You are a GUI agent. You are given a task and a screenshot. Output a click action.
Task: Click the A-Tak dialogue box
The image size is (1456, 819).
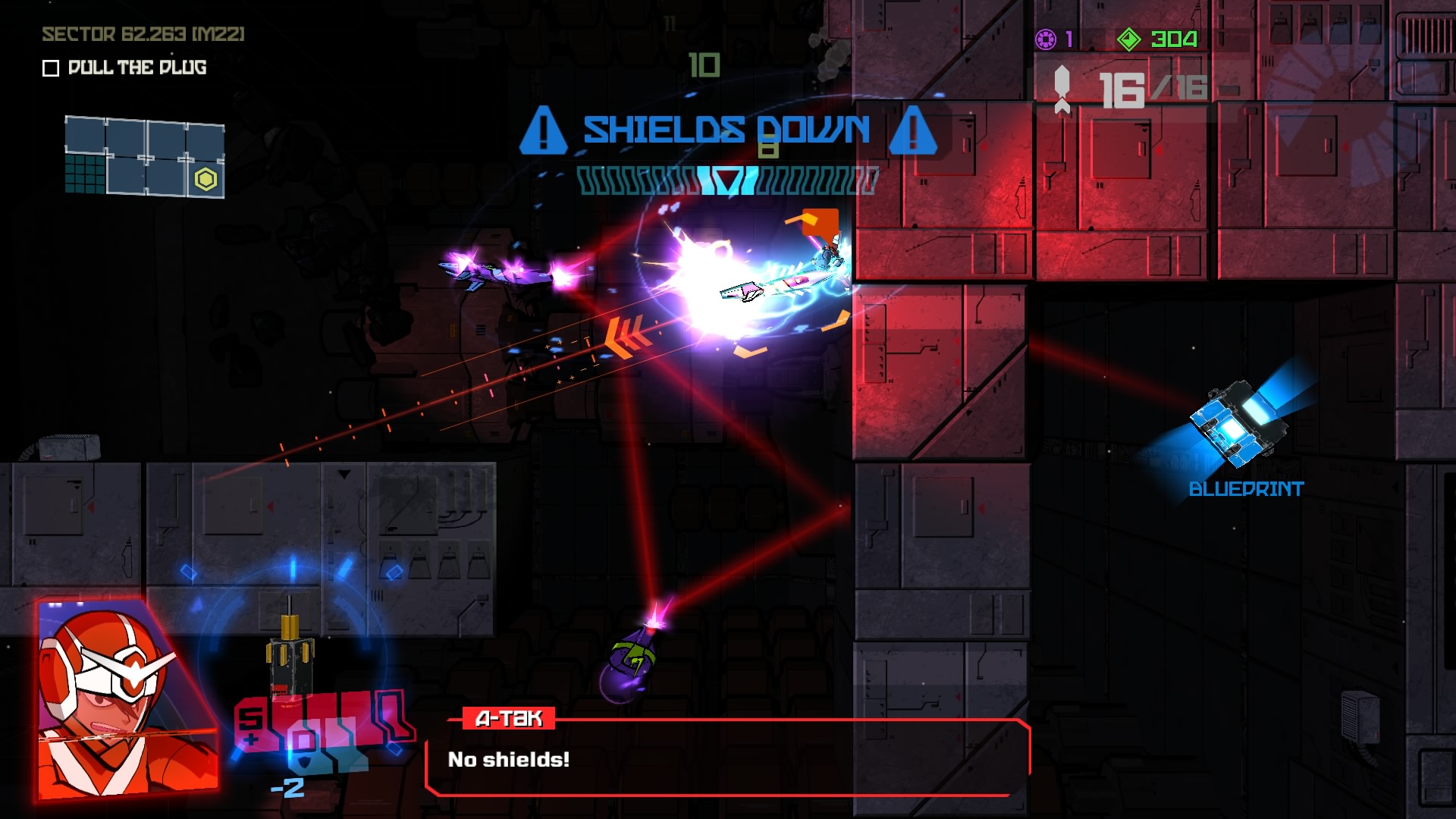tap(726, 759)
